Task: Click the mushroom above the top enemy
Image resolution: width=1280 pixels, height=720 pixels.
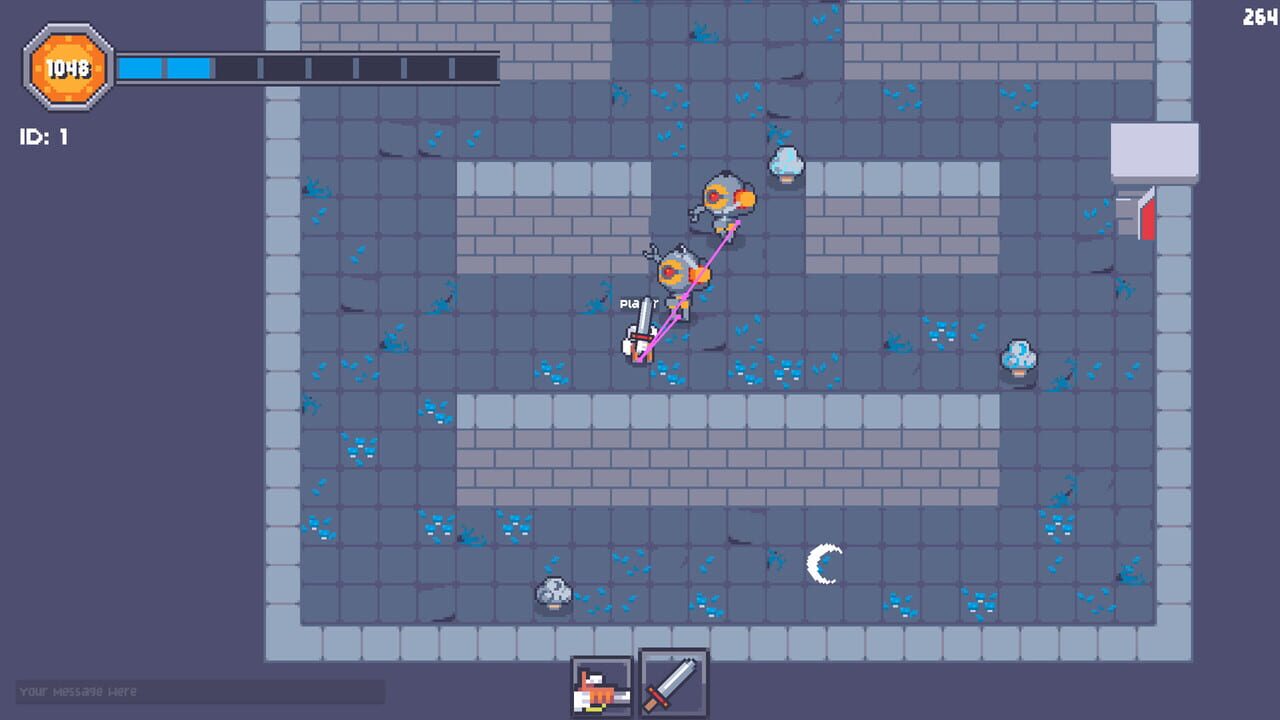Action: click(787, 163)
